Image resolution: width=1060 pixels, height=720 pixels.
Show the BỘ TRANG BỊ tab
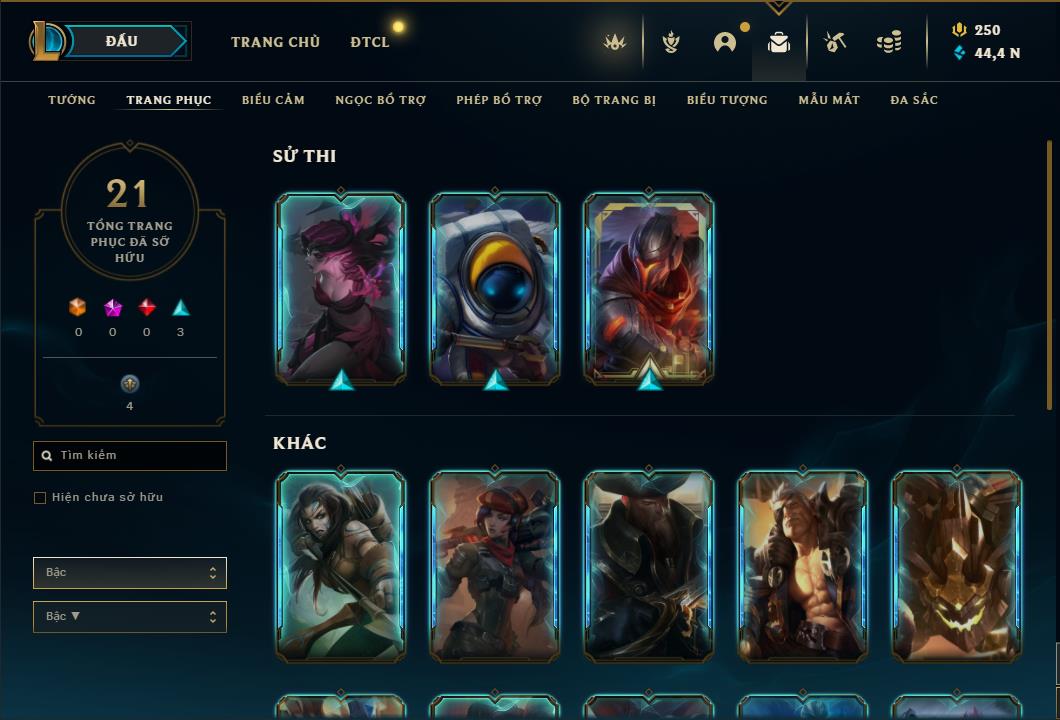(614, 100)
